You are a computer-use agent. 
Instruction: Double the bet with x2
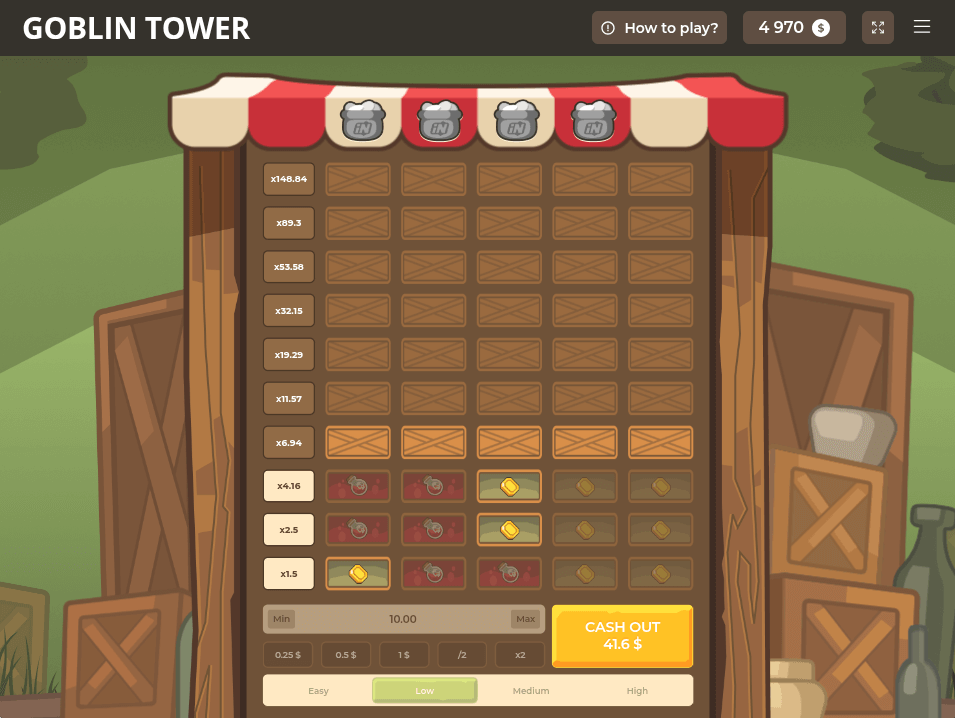pos(520,655)
